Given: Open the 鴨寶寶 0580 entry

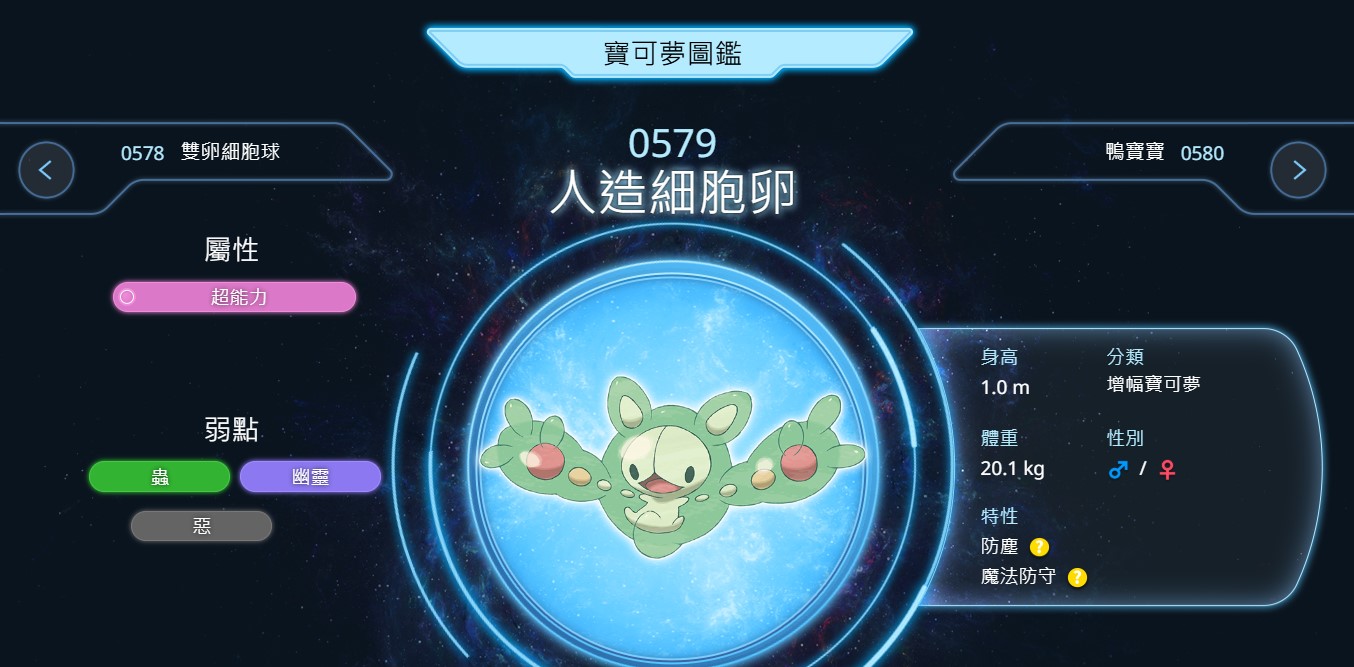Looking at the screenshot, I should (1164, 153).
